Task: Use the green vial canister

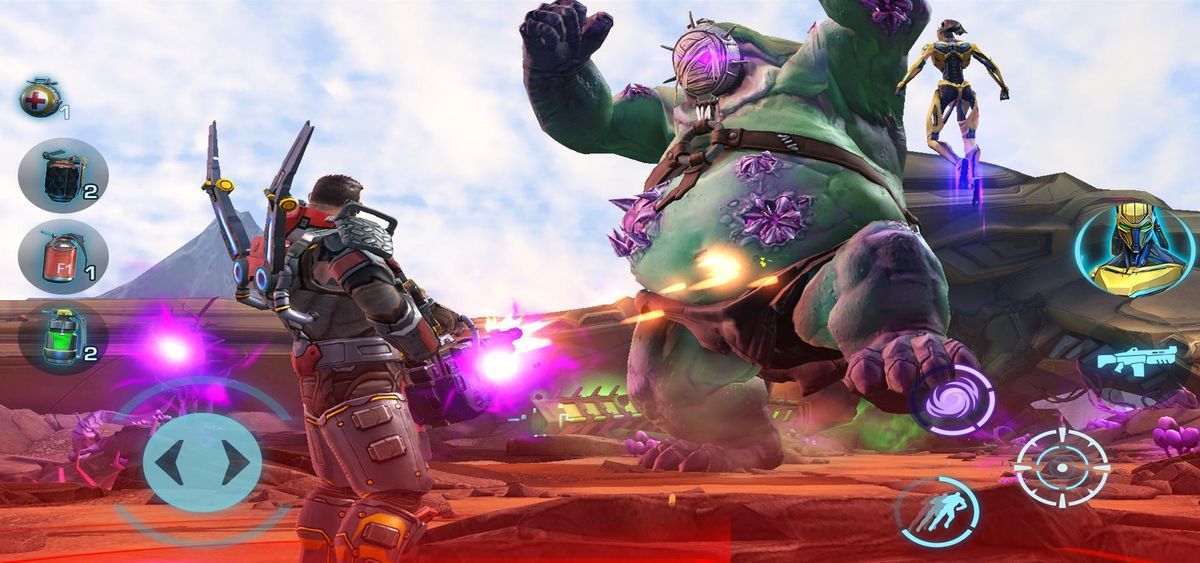Action: 62,338
